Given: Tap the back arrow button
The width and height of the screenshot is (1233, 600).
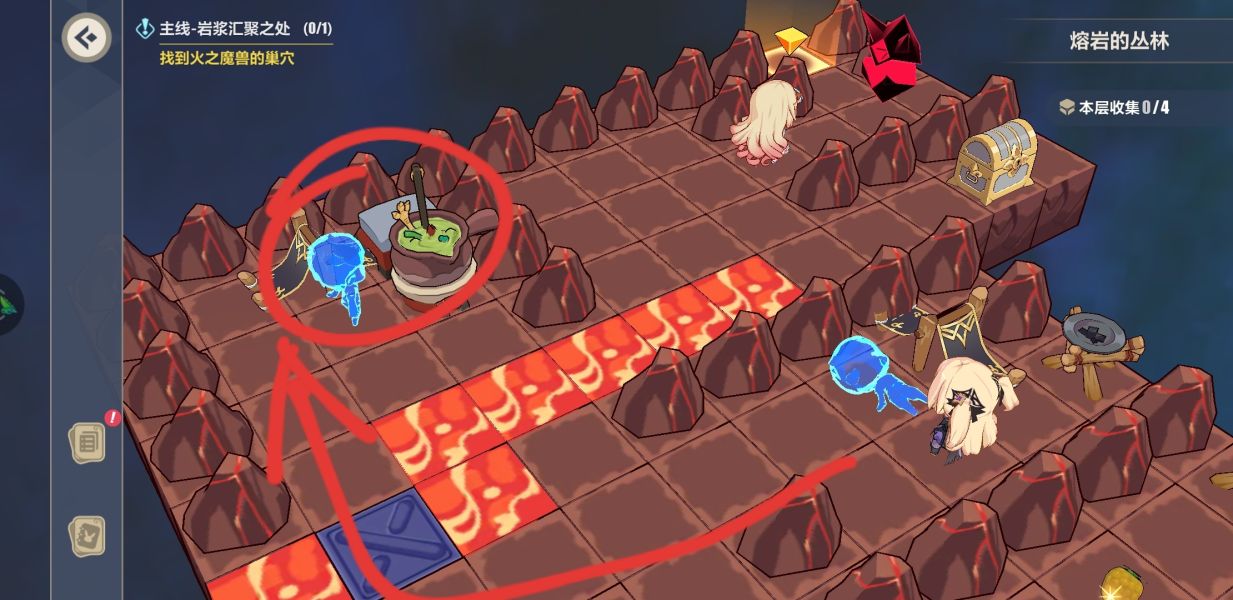Looking at the screenshot, I should [88, 38].
